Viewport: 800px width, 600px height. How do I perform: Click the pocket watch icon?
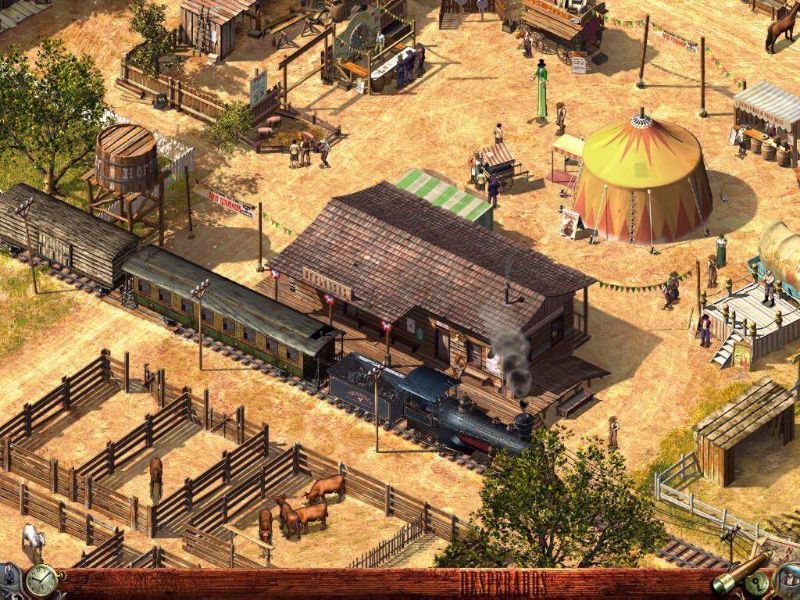click(41, 580)
